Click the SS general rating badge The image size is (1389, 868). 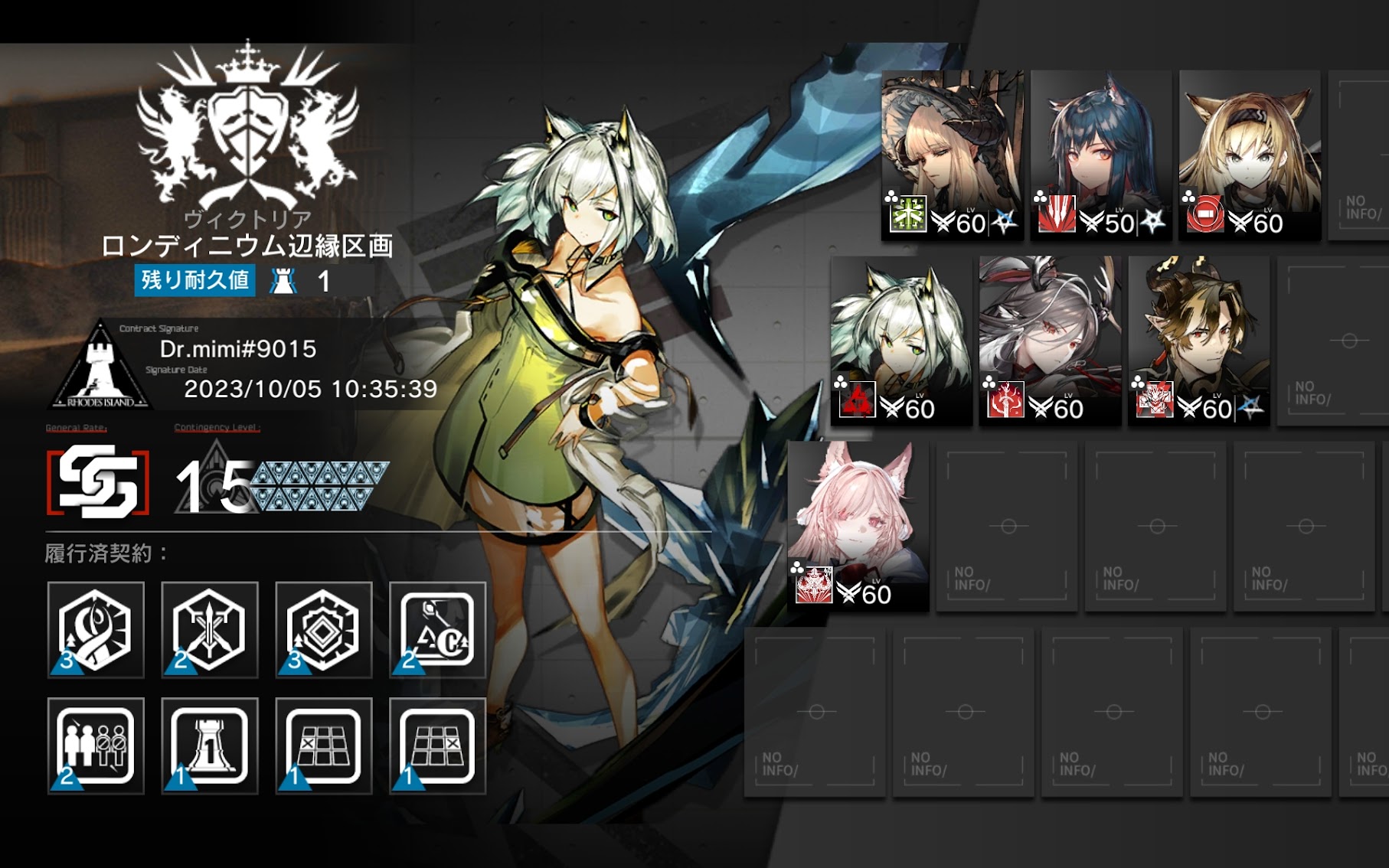pos(98,481)
